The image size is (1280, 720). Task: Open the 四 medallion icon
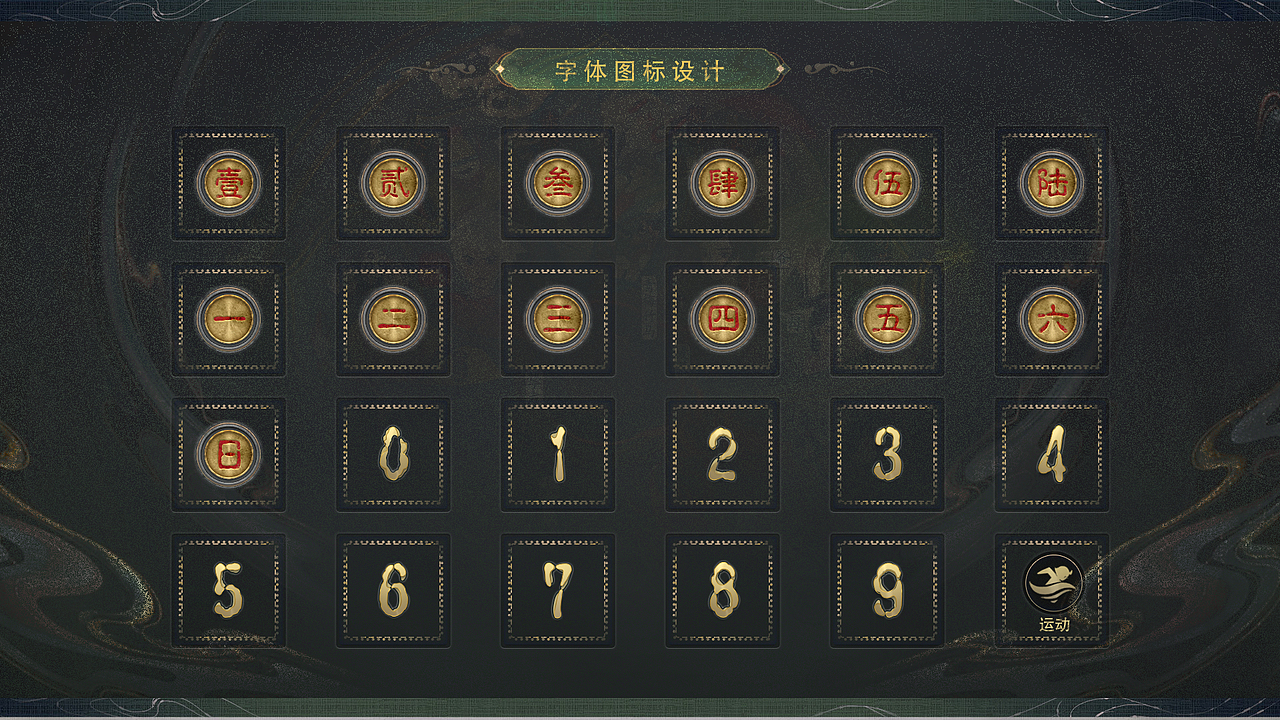point(723,318)
